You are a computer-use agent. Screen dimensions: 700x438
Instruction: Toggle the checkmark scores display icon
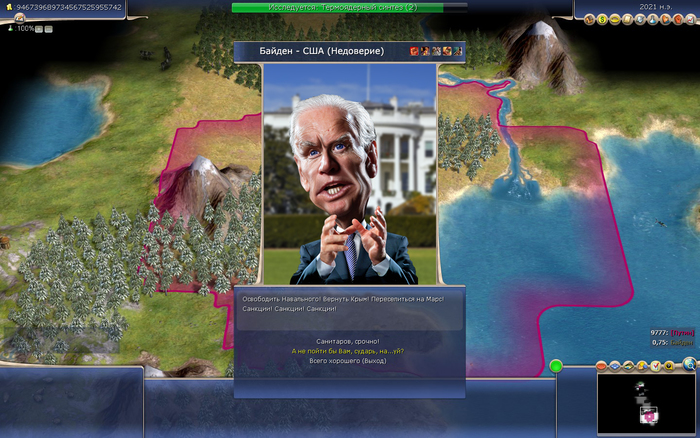tap(654, 366)
